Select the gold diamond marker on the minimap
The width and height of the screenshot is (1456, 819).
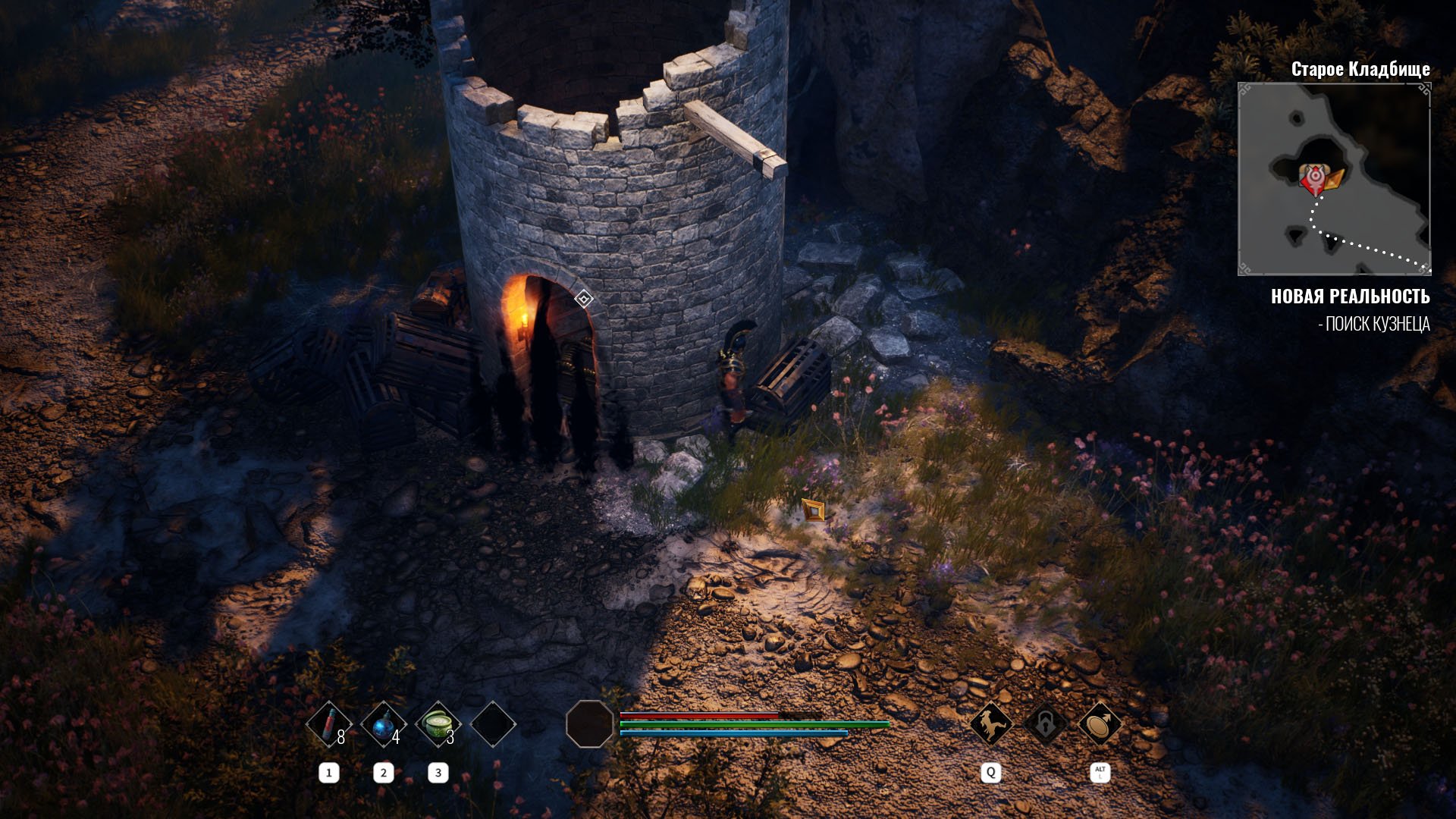pos(1335,179)
